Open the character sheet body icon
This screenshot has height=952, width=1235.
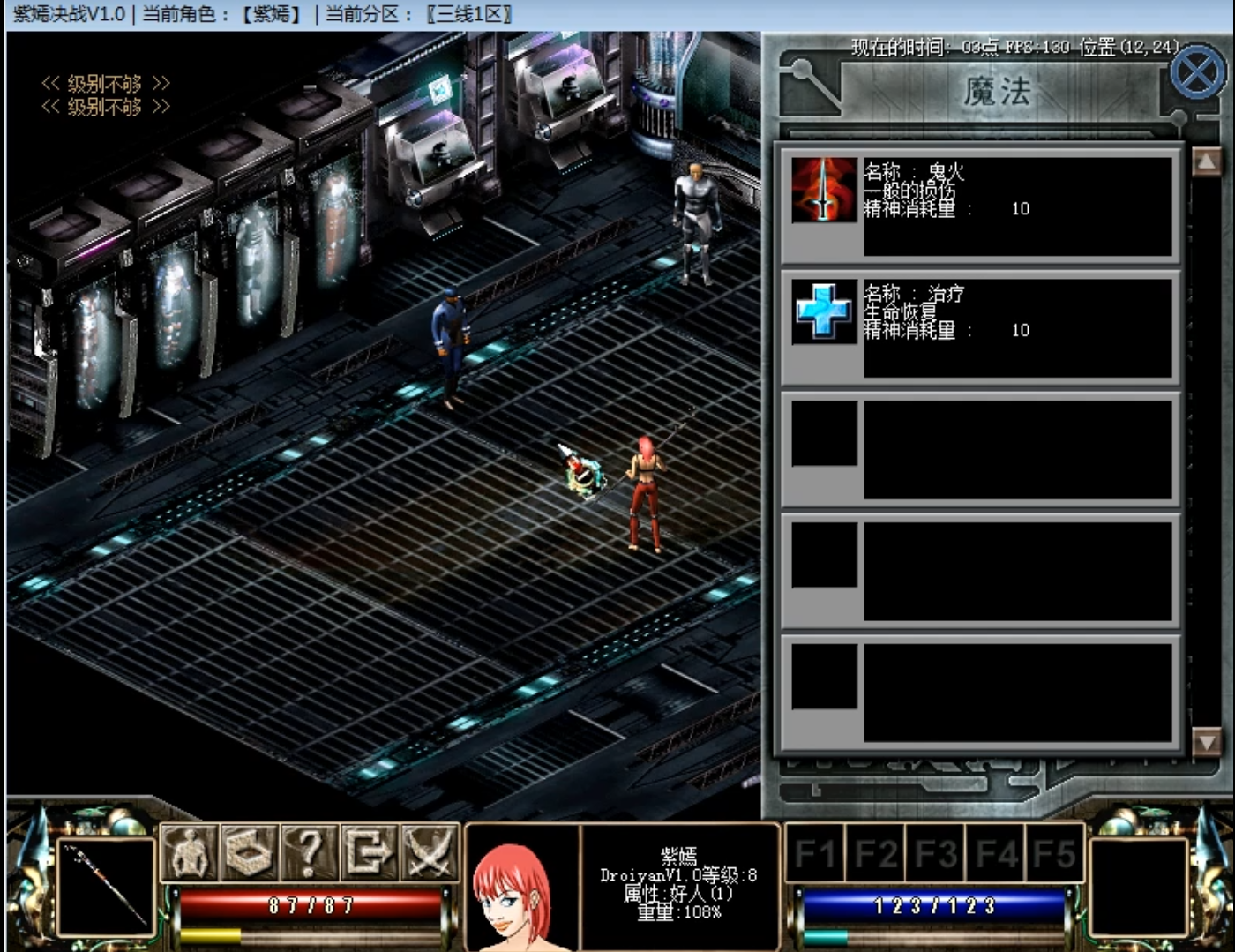coord(189,852)
